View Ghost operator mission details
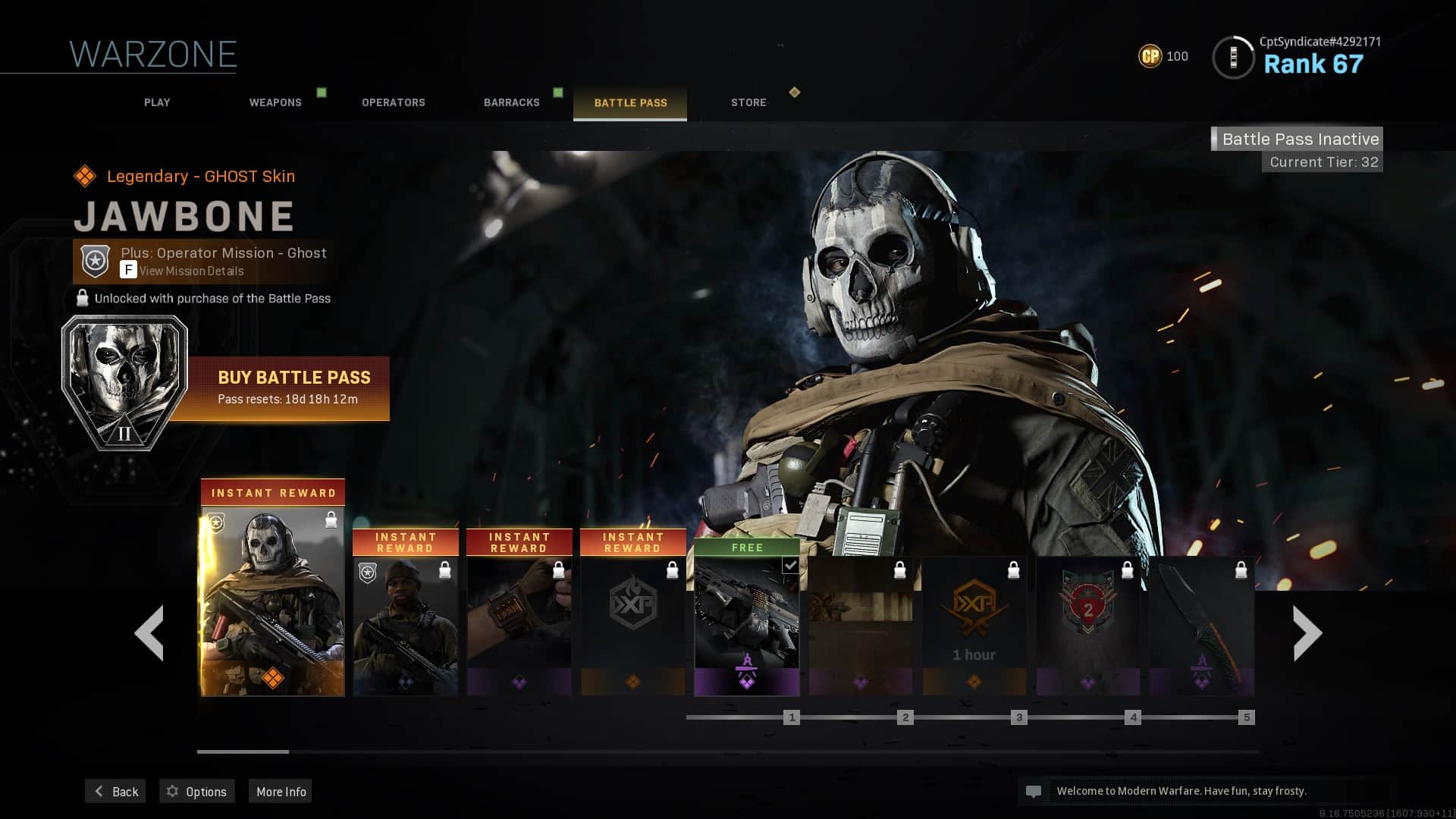1456x819 pixels. tap(191, 271)
